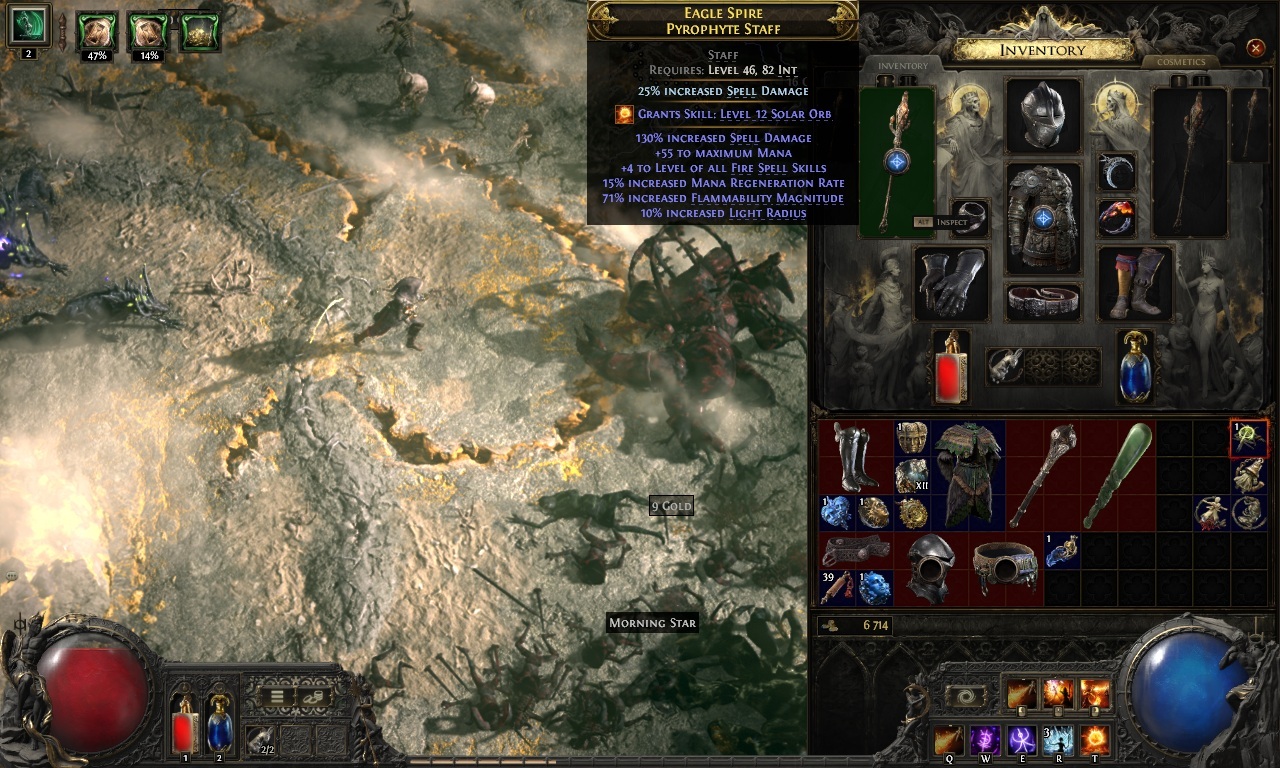This screenshot has width=1280, height=768.
Task: Activate the Solar Orb skill on T
Action: [1095, 740]
